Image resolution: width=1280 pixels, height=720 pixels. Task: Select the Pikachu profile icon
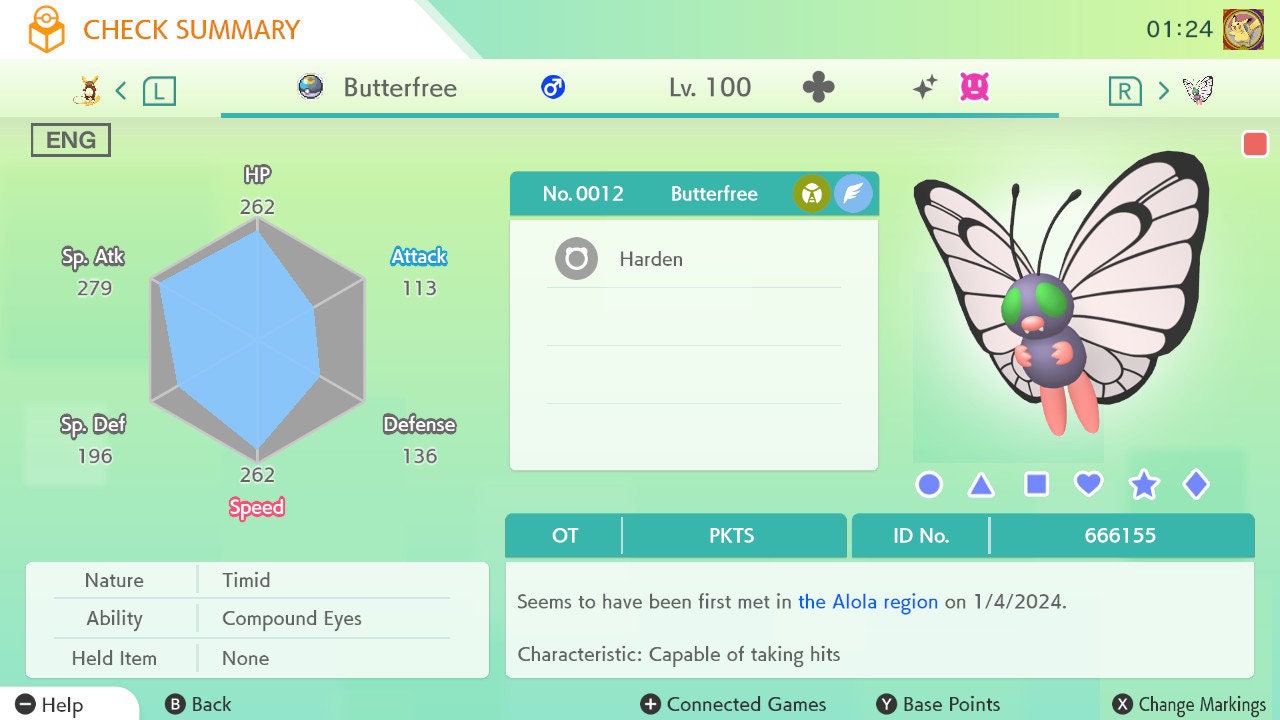1243,30
